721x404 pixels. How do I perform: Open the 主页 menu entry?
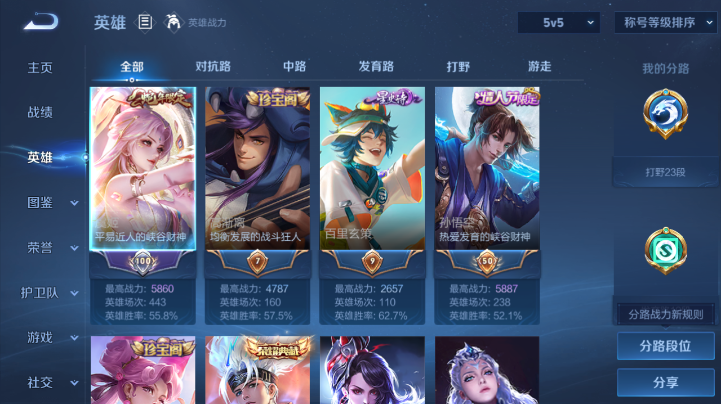coord(40,67)
